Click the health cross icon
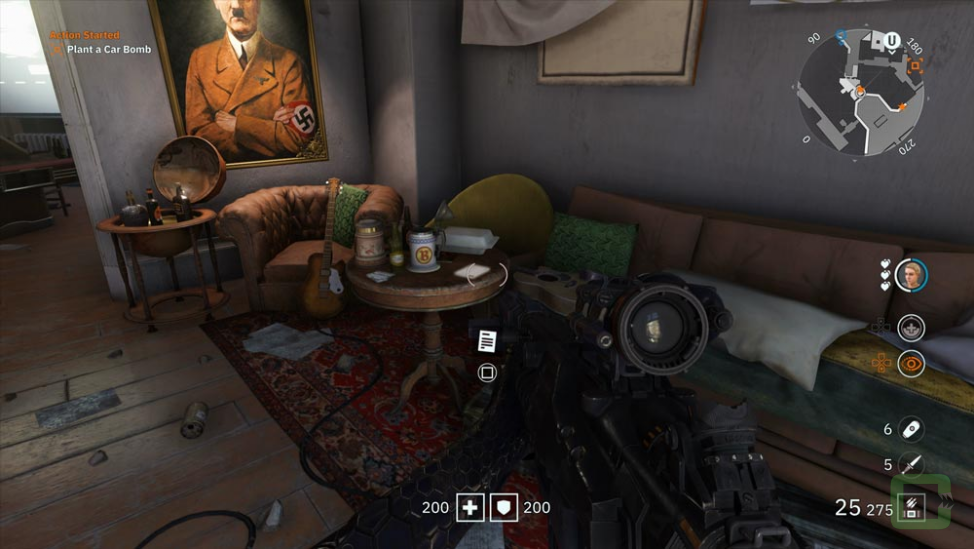This screenshot has width=974, height=549. point(470,507)
